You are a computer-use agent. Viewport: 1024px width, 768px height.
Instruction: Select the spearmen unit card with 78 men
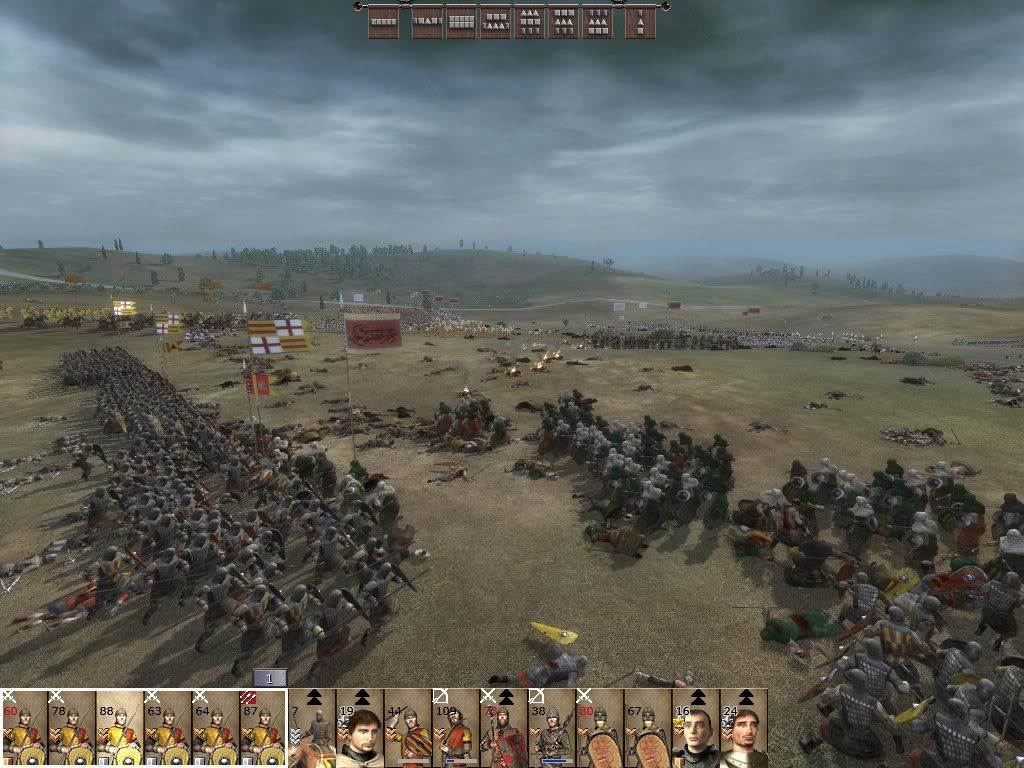click(x=72, y=728)
